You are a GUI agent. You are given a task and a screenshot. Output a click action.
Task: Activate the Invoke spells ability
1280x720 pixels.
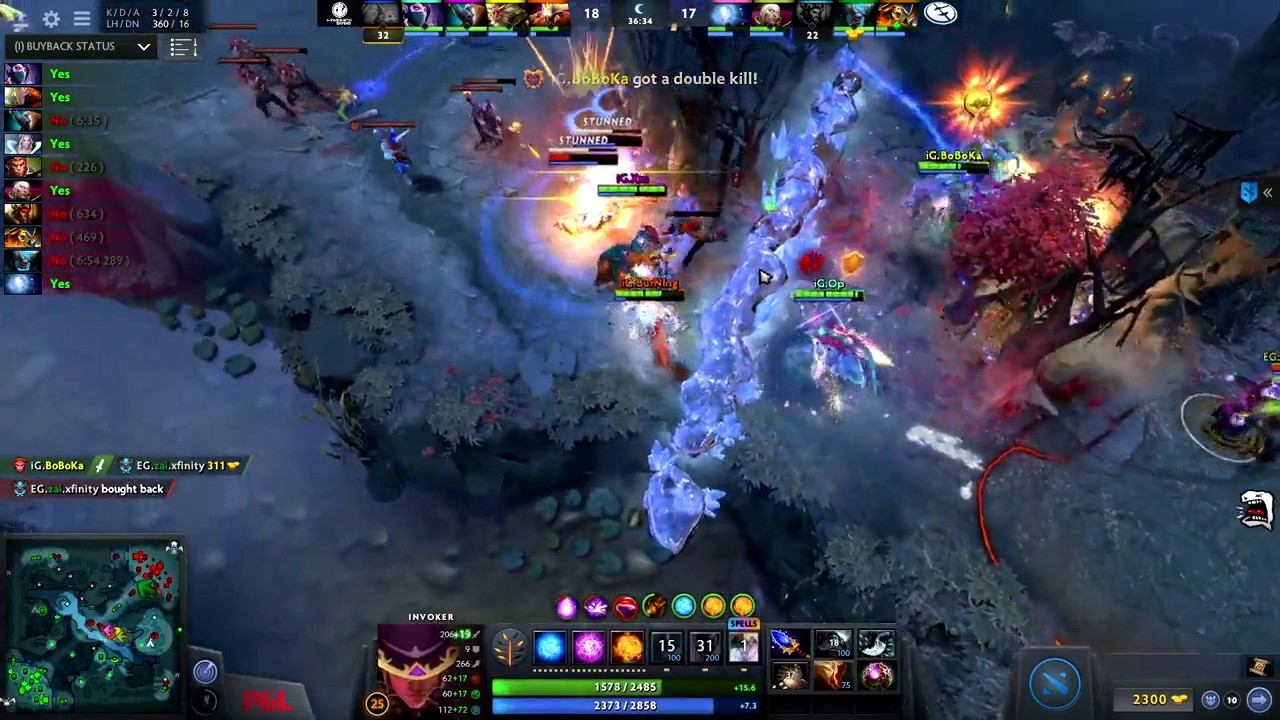(x=743, y=648)
